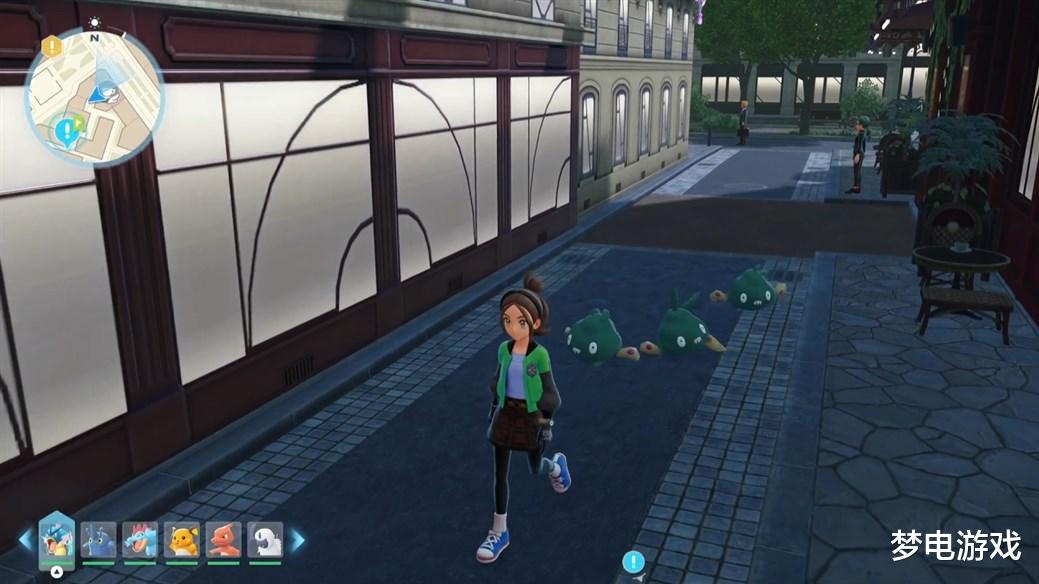The height and width of the screenshot is (584, 1039).
Task: Click the left arrow beside the party
Action: click(25, 541)
